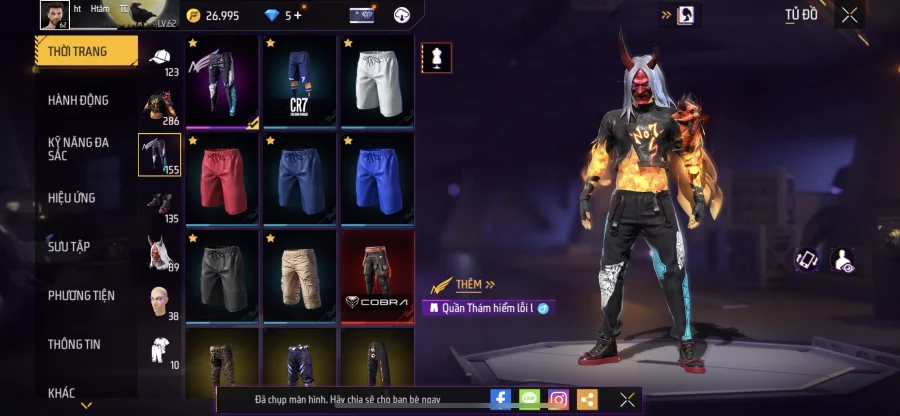
Task: Add diamonds with the plus button
Action: pyautogui.click(x=297, y=15)
